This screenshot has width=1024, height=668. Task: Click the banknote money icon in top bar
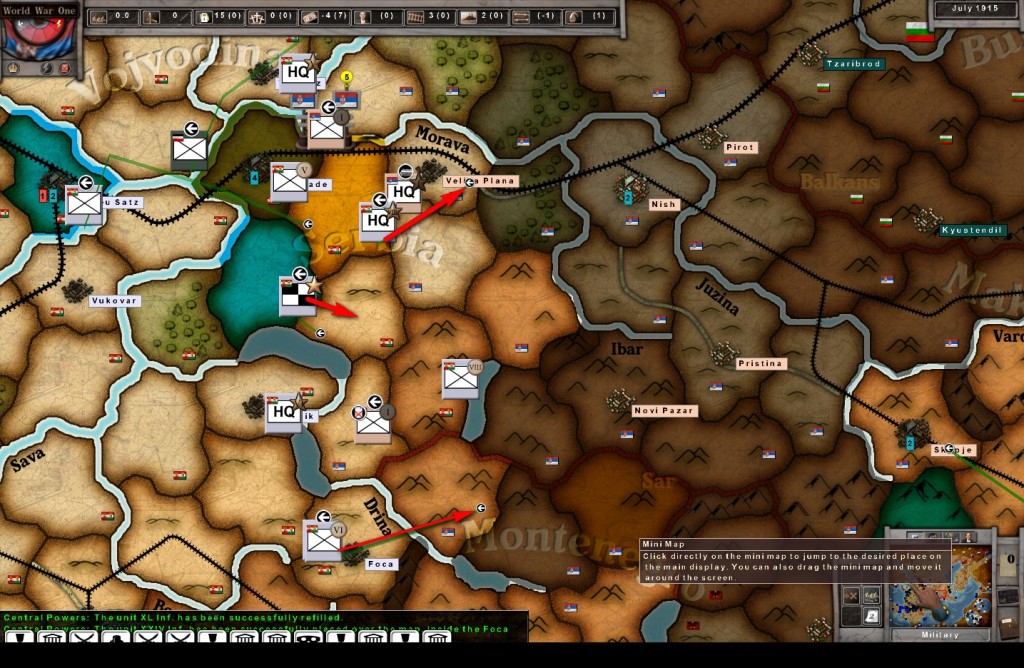pyautogui.click(x=309, y=17)
